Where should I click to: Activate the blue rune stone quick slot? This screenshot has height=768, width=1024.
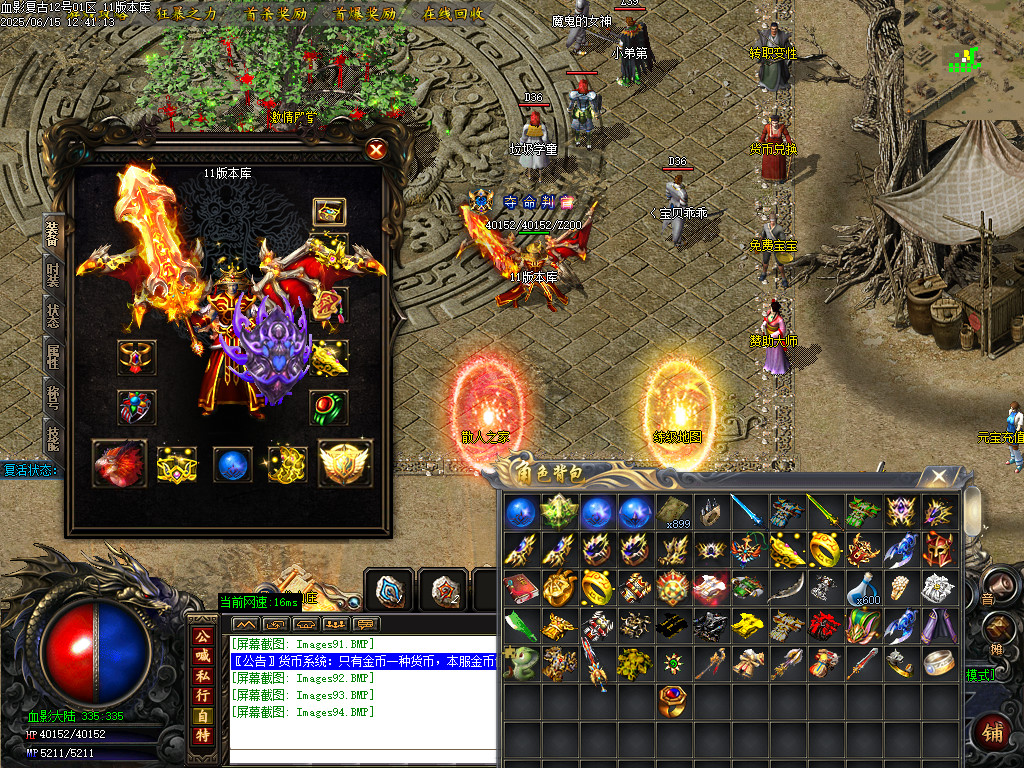tap(388, 590)
